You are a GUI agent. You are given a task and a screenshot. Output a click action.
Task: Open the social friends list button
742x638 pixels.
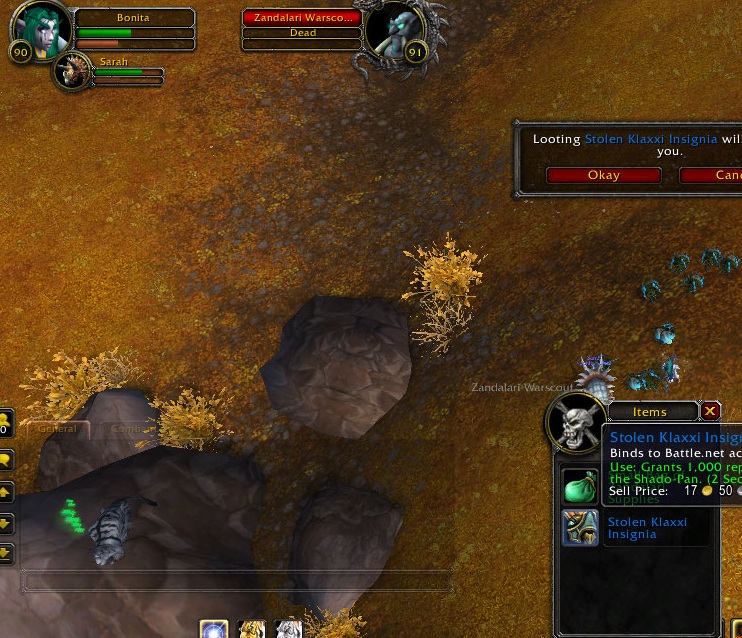[4, 421]
